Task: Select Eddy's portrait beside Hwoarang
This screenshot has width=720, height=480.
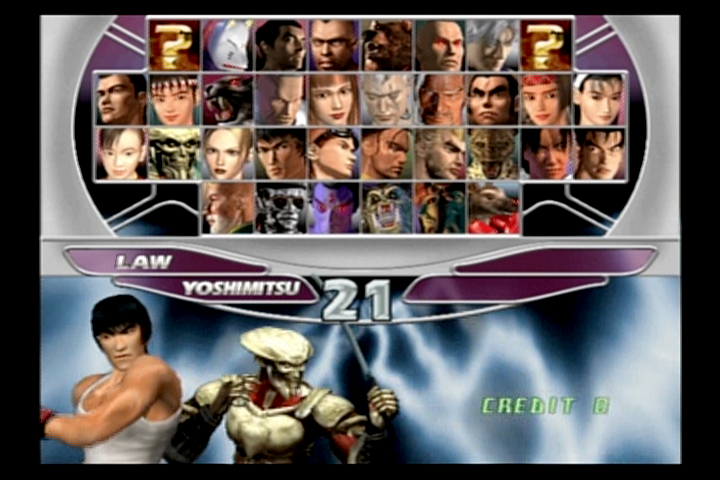Action: [x=387, y=153]
